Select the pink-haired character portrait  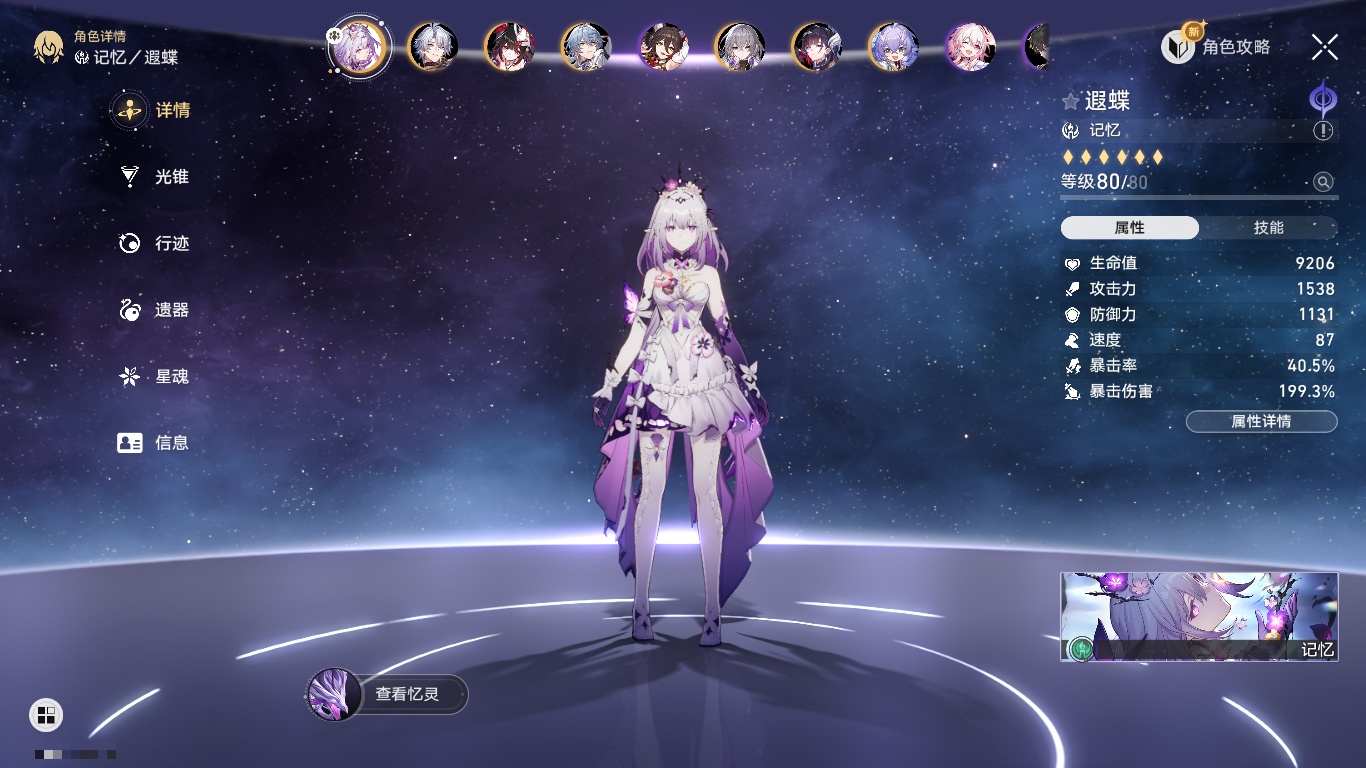click(970, 46)
